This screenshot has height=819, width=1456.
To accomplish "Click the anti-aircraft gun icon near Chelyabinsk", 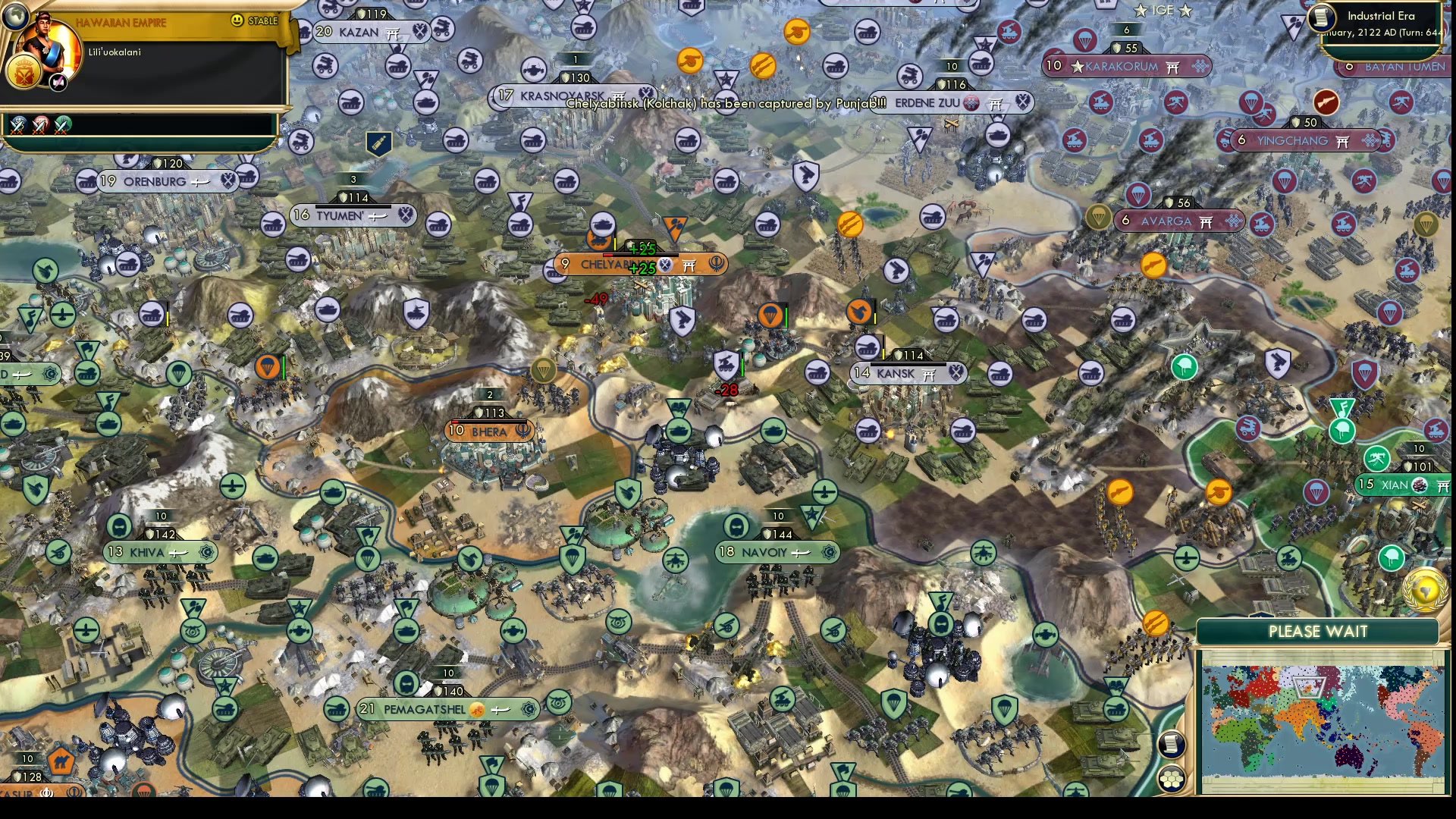I will [682, 321].
